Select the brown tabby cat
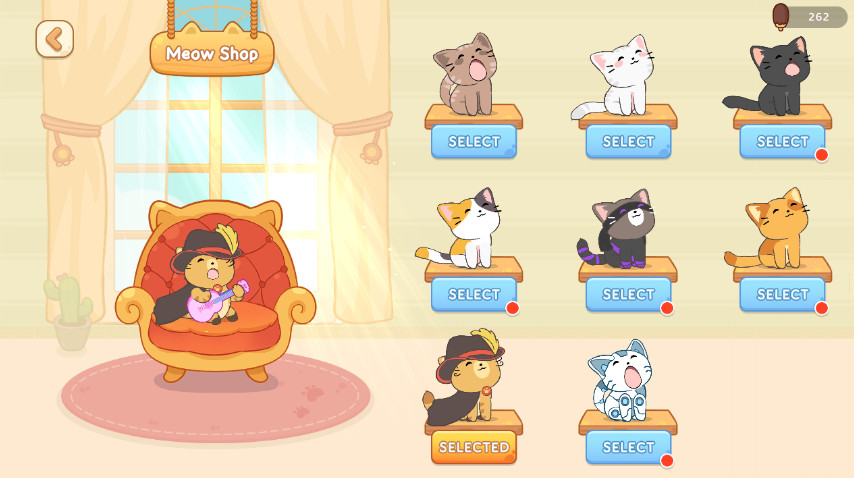Viewport: 854px width, 478px height. 474,142
